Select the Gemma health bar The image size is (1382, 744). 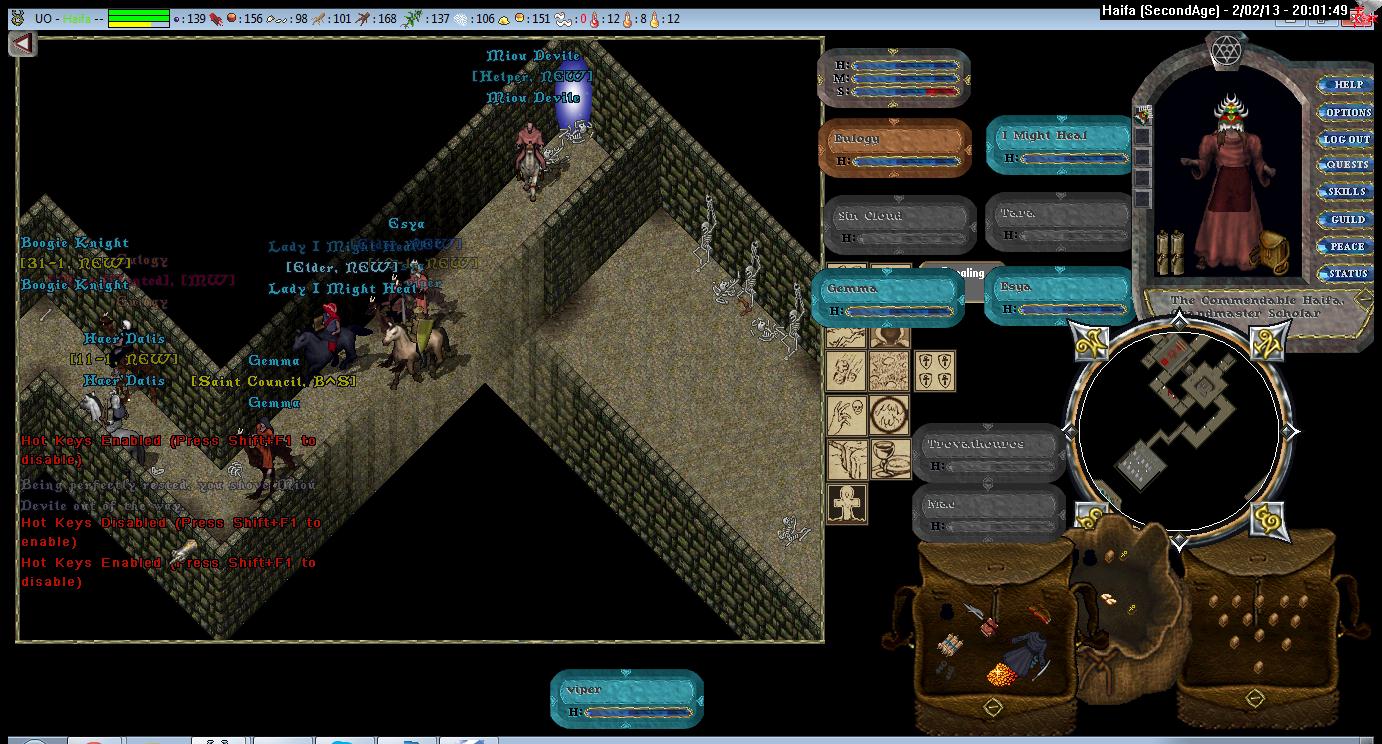click(888, 298)
